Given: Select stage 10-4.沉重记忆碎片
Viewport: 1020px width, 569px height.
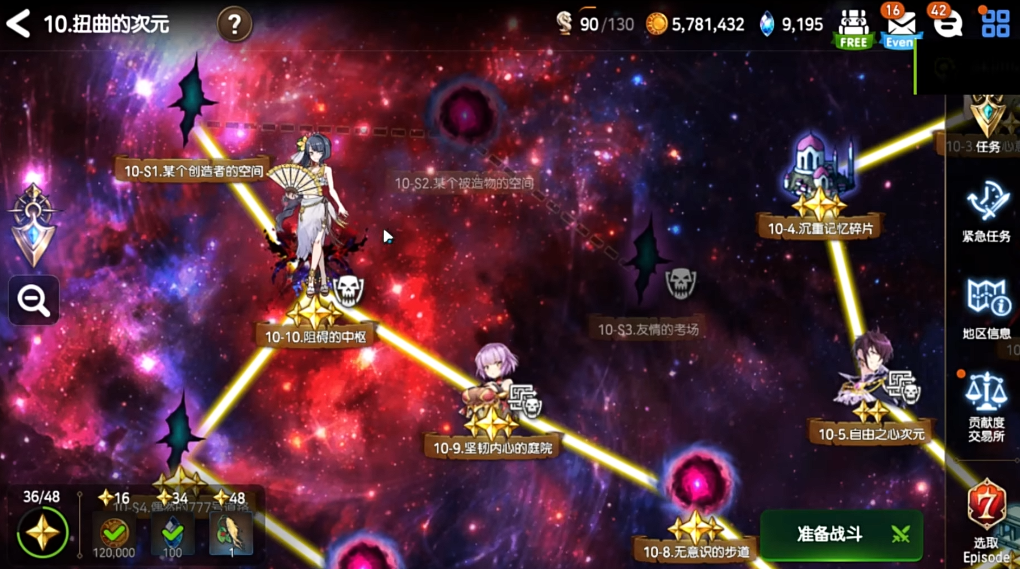Looking at the screenshot, I should (x=820, y=228).
